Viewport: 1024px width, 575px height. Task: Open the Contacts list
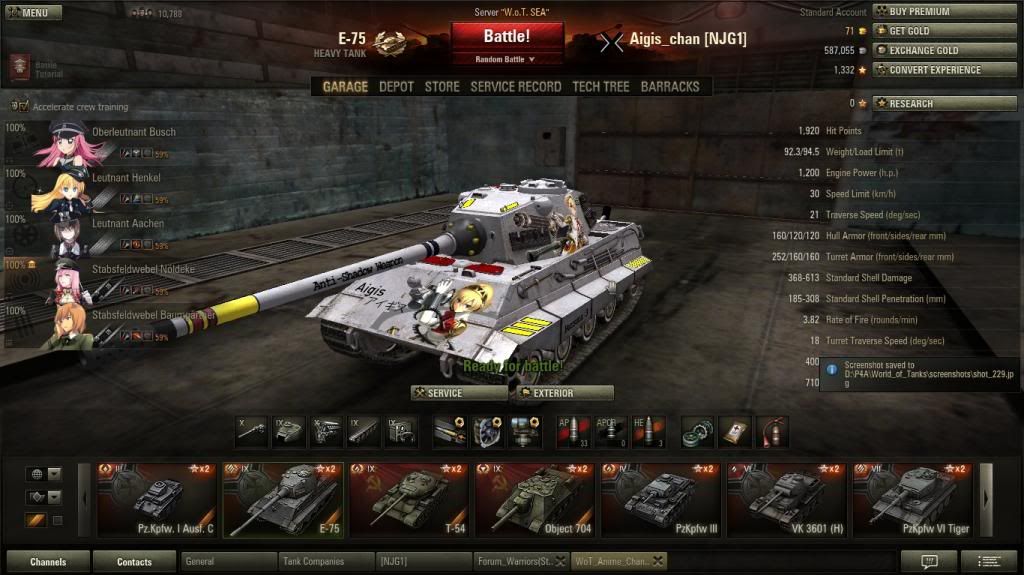coord(134,562)
